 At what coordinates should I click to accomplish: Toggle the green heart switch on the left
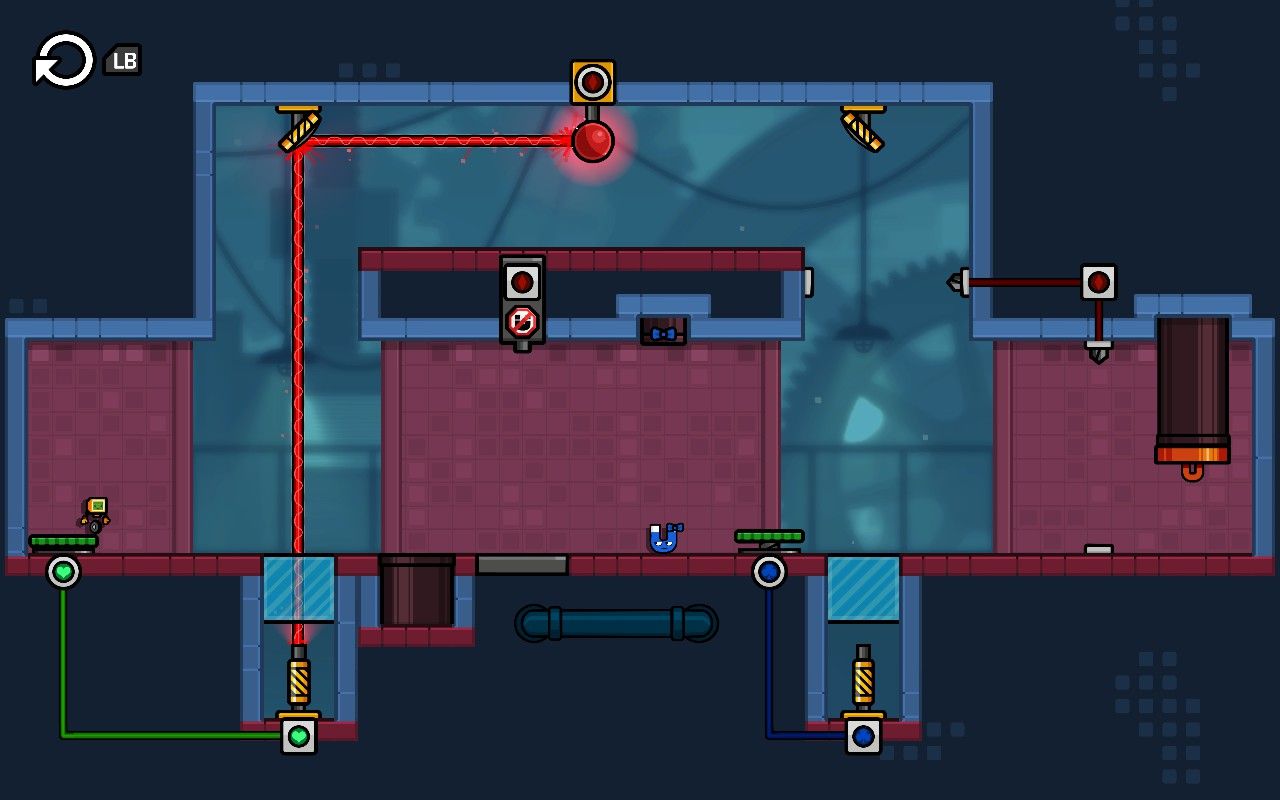click(x=64, y=573)
